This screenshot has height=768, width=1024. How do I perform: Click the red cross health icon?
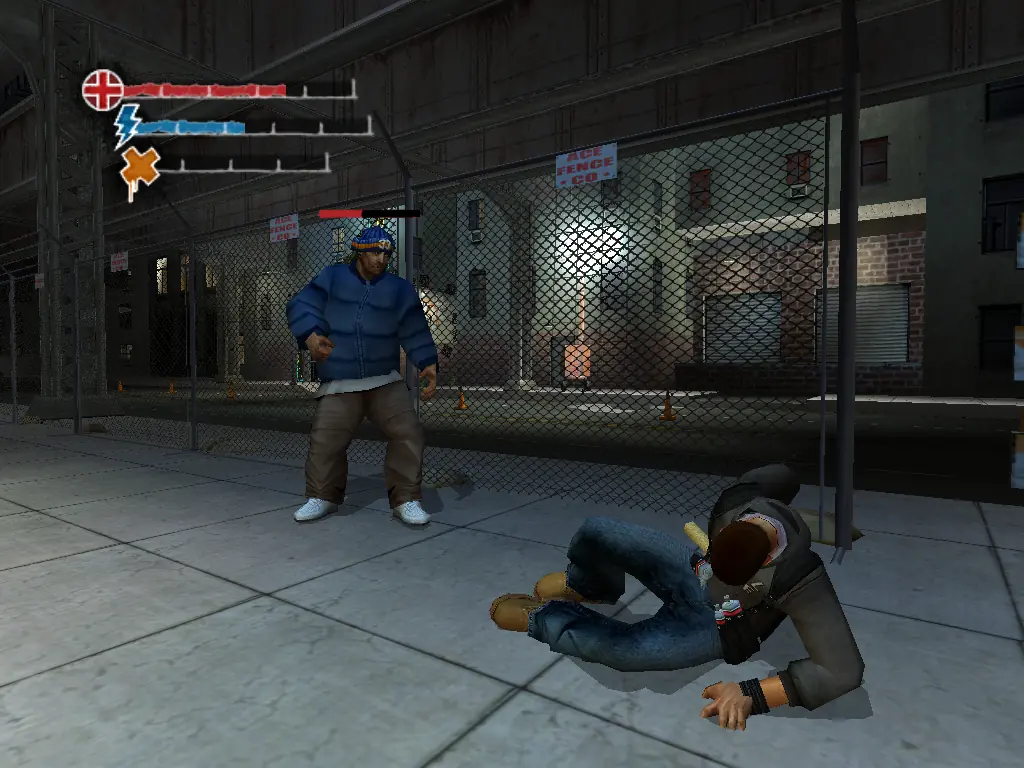pyautogui.click(x=102, y=90)
